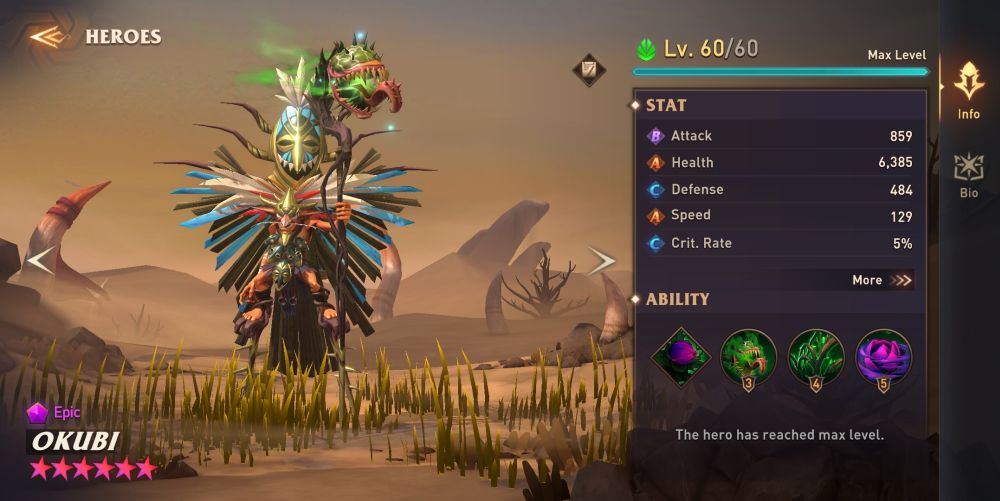Select the carnivorous plant ability marked 3

pos(748,357)
